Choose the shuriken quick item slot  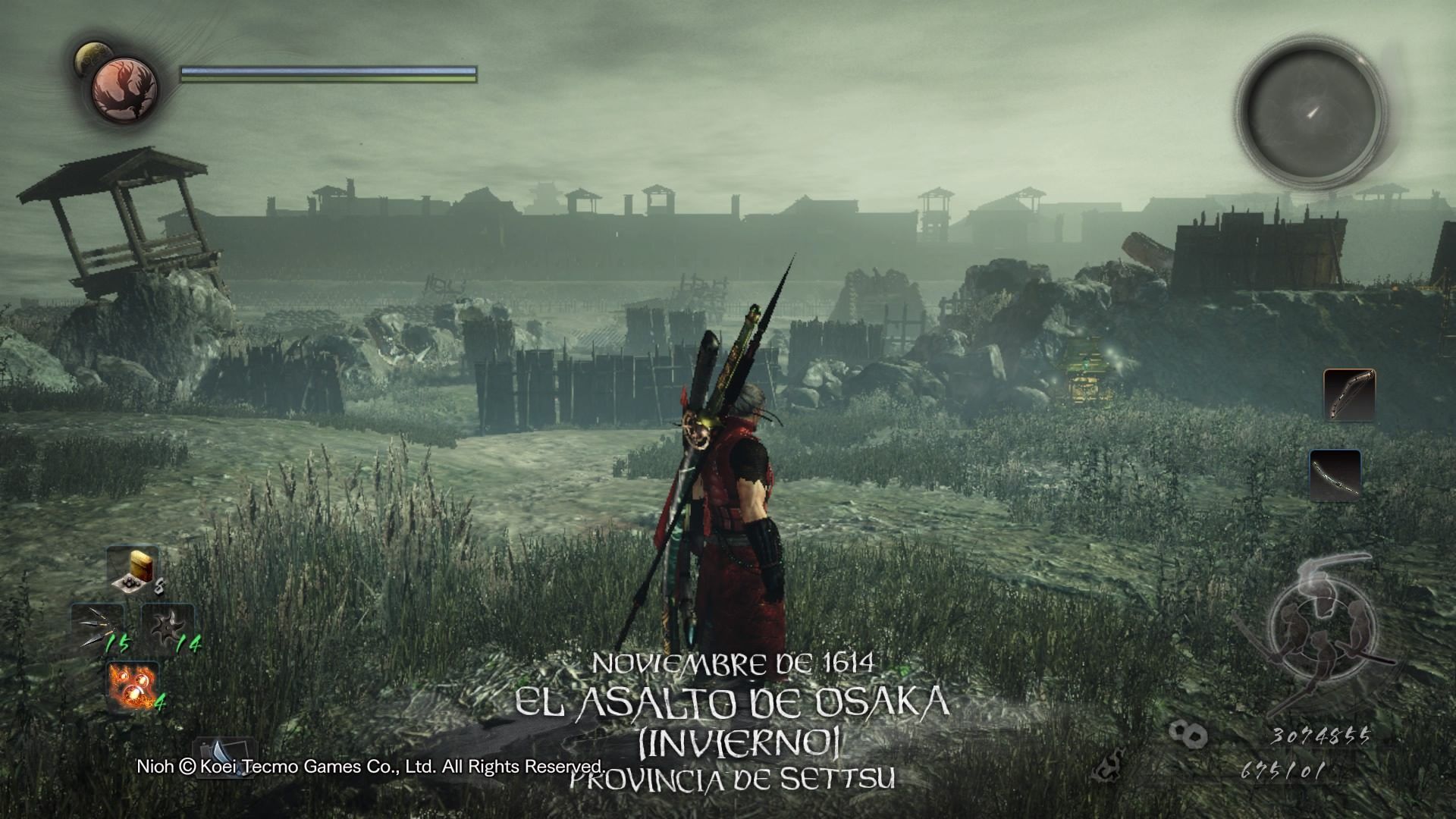pos(168,629)
